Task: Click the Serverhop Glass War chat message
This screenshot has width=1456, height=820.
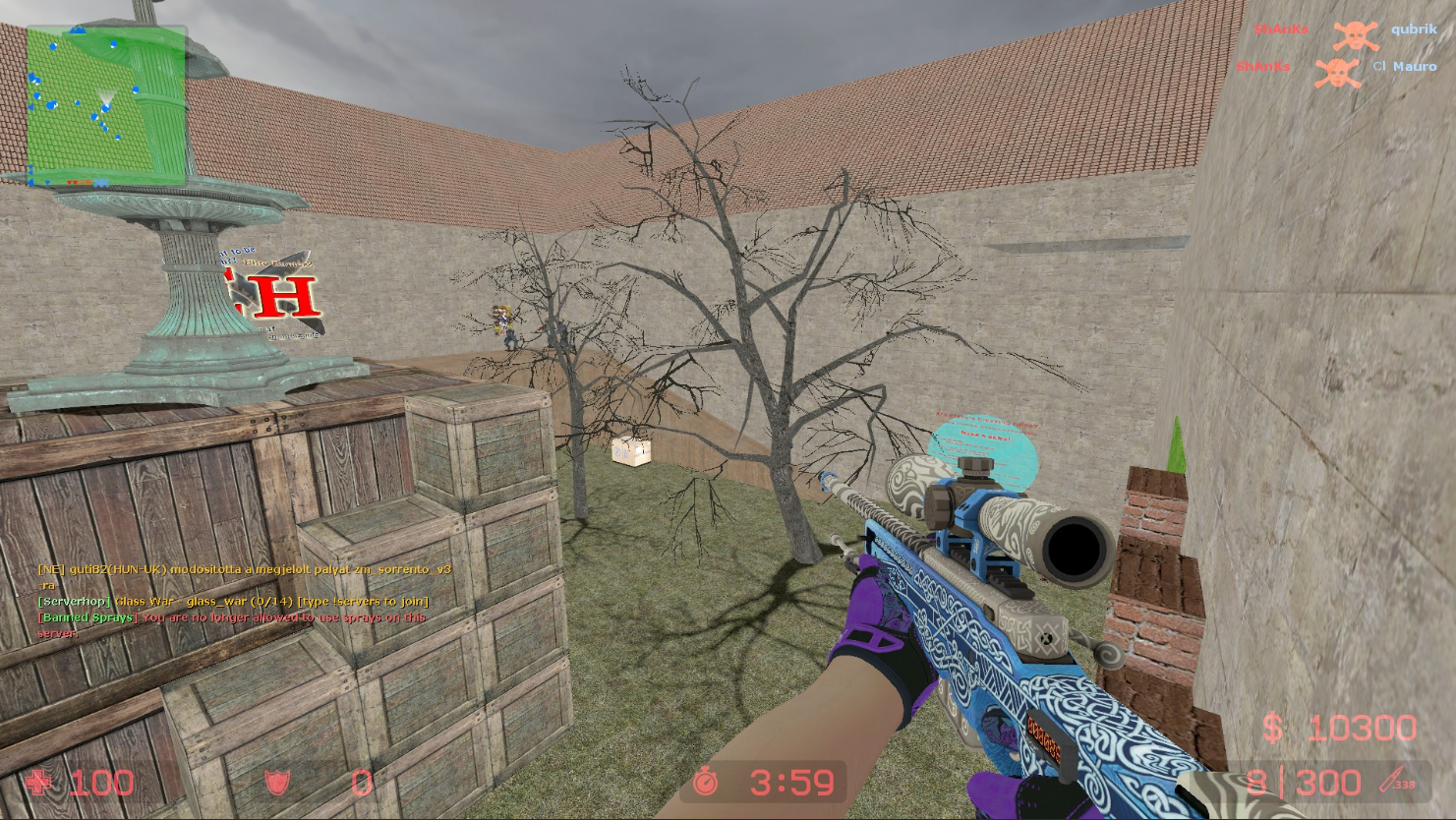Action: point(233,601)
